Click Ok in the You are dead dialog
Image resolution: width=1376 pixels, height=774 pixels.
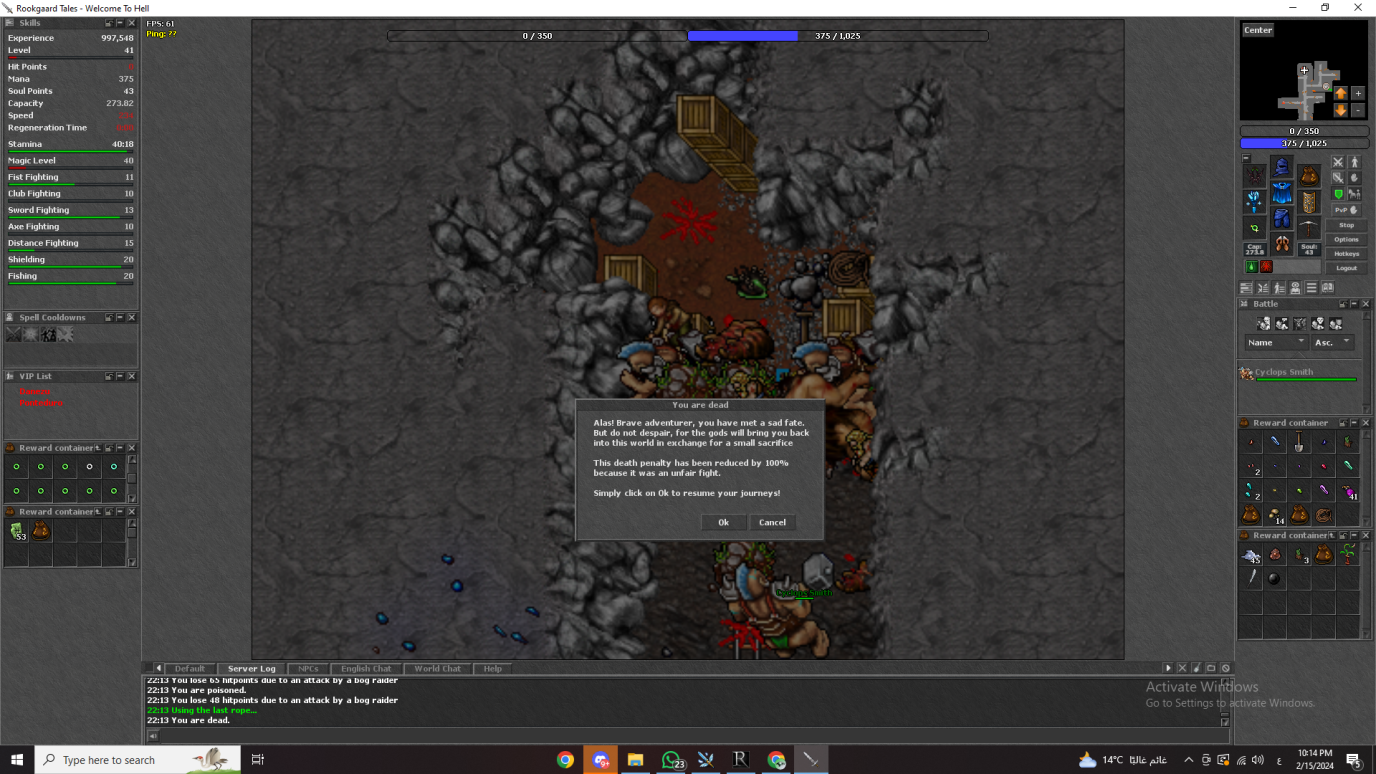tap(723, 522)
